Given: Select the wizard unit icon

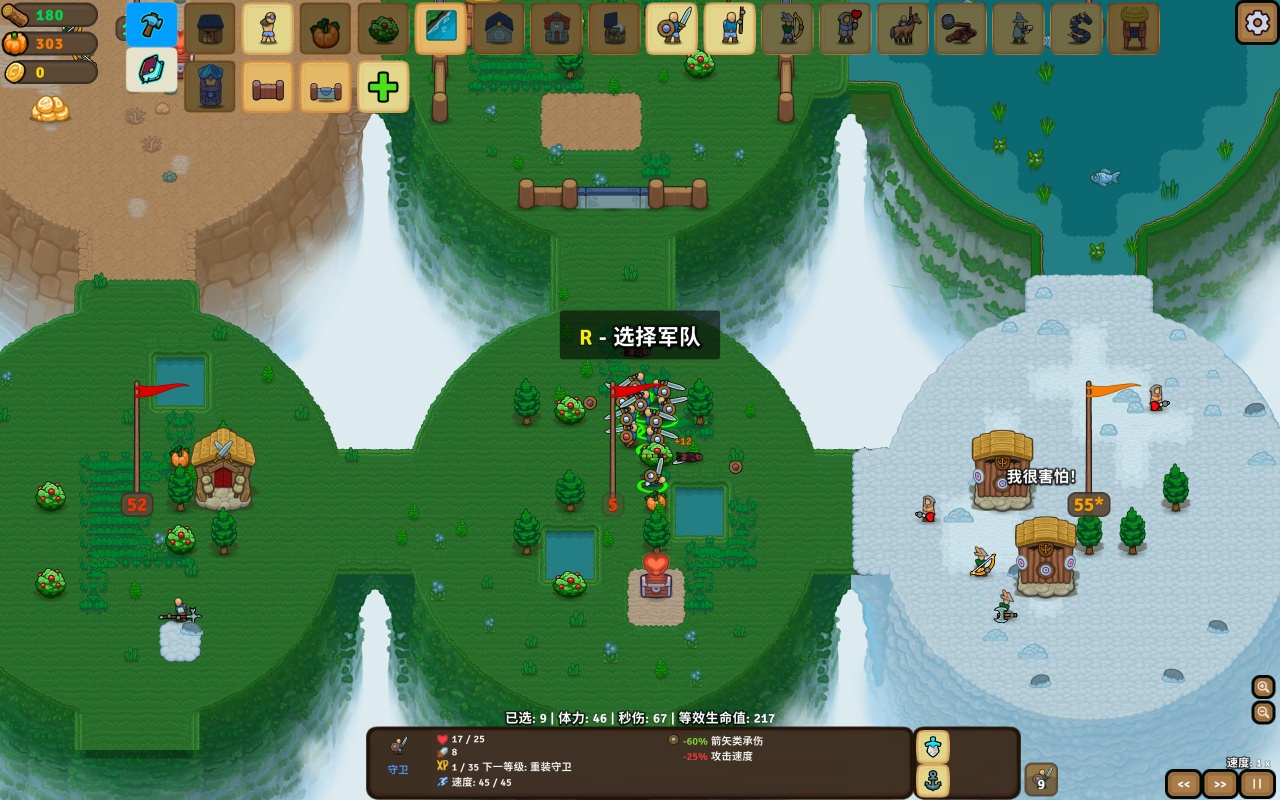Looking at the screenshot, I should pyautogui.click(x=1018, y=29).
